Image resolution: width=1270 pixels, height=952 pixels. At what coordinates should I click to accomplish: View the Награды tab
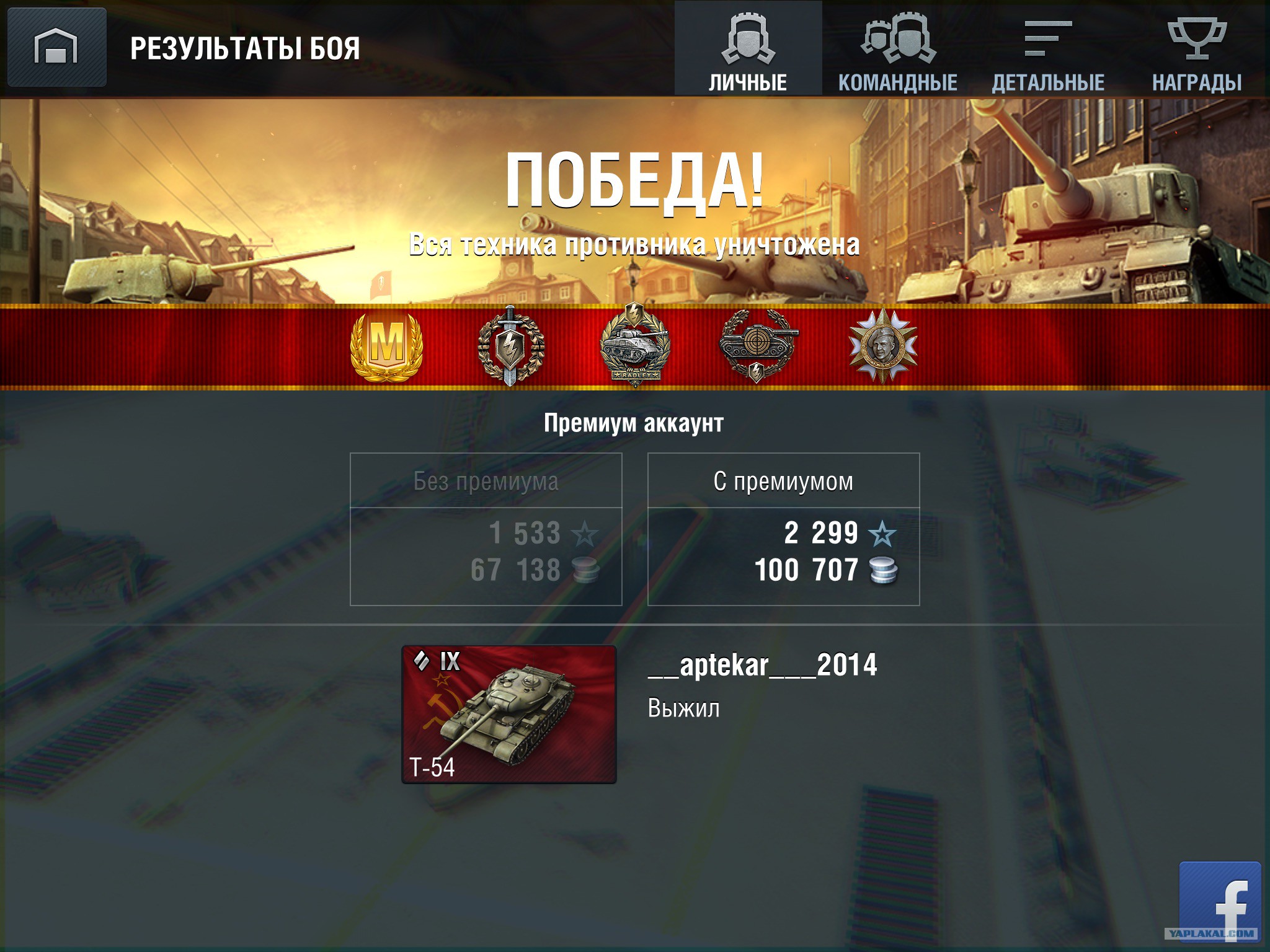pyautogui.click(x=1197, y=50)
